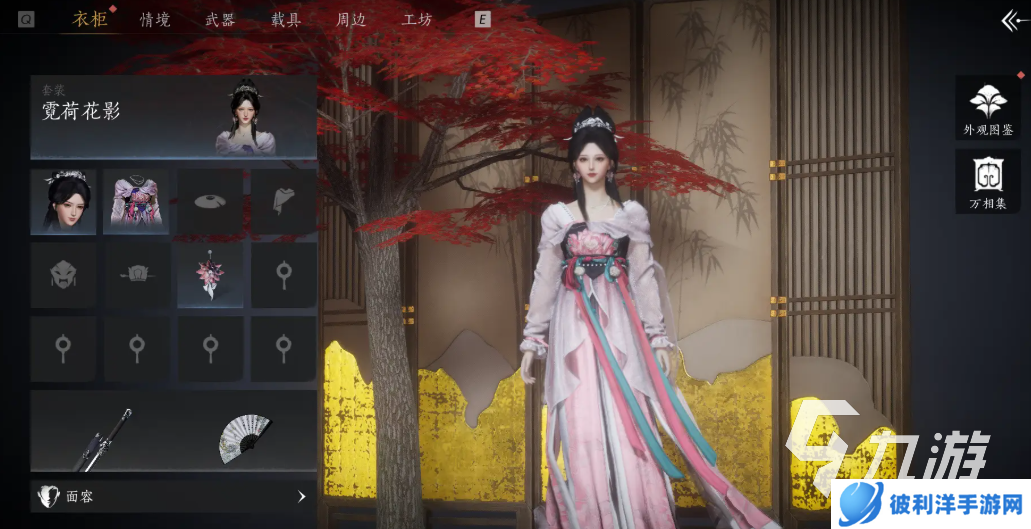Select the pink robe outfit slot

pyautogui.click(x=136, y=201)
